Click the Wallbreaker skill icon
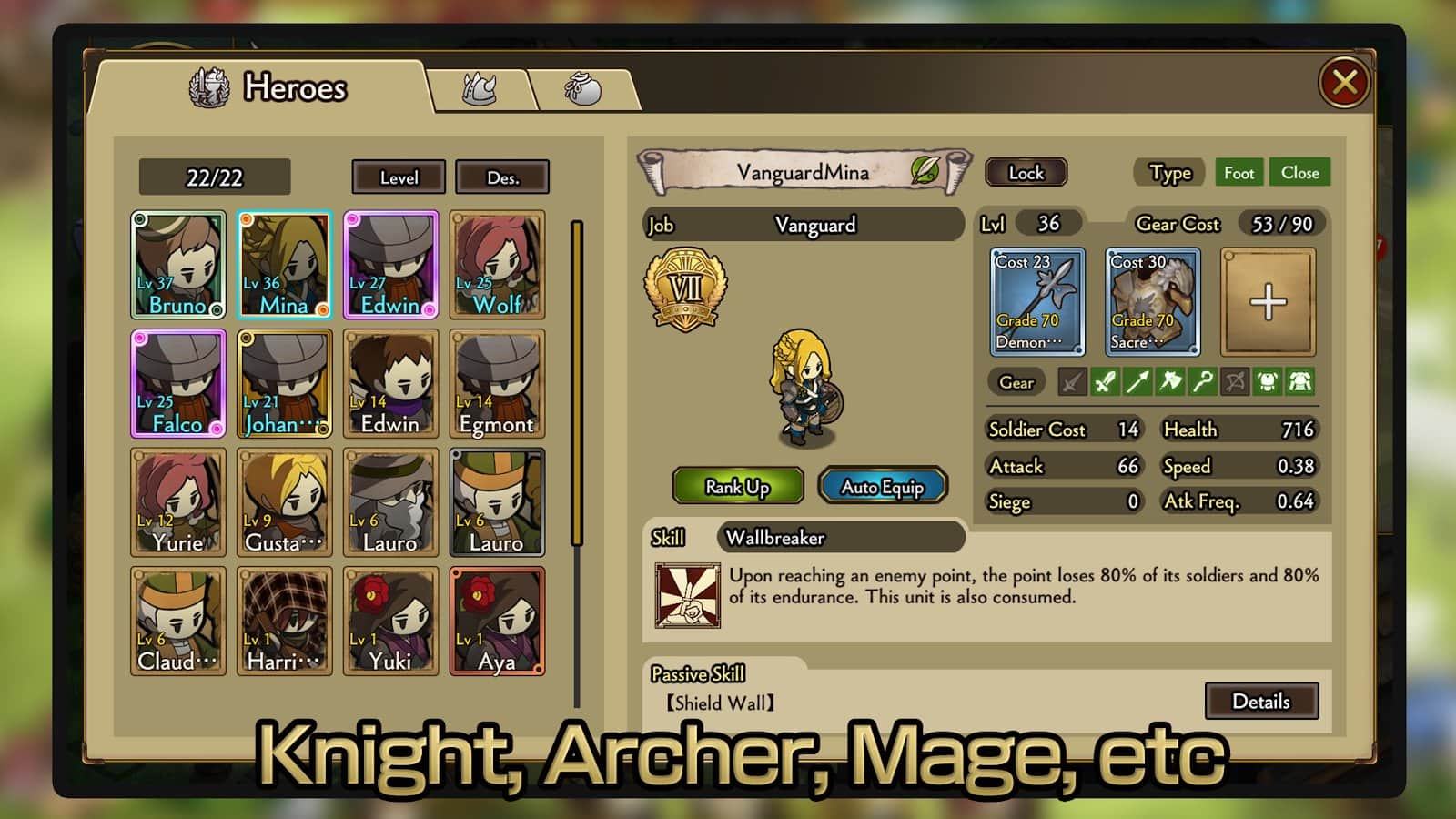Viewport: 1456px width, 819px height. pyautogui.click(x=688, y=596)
